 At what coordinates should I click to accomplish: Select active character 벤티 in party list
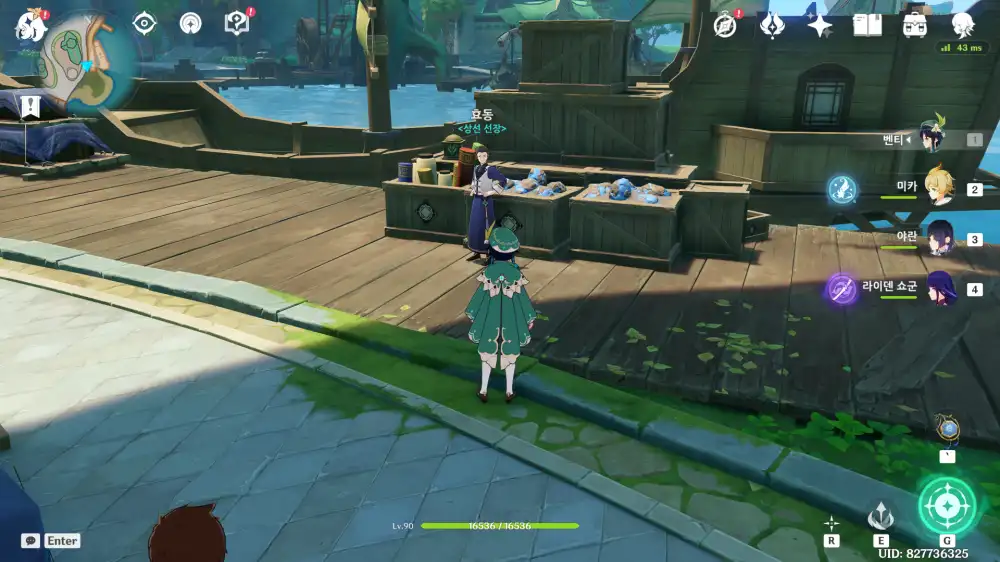(x=932, y=138)
